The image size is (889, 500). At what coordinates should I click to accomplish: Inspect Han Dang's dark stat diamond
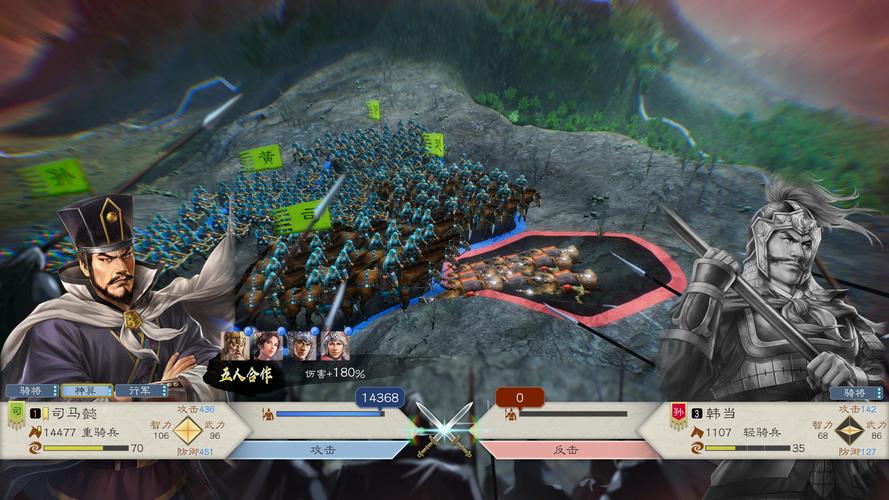coord(849,431)
